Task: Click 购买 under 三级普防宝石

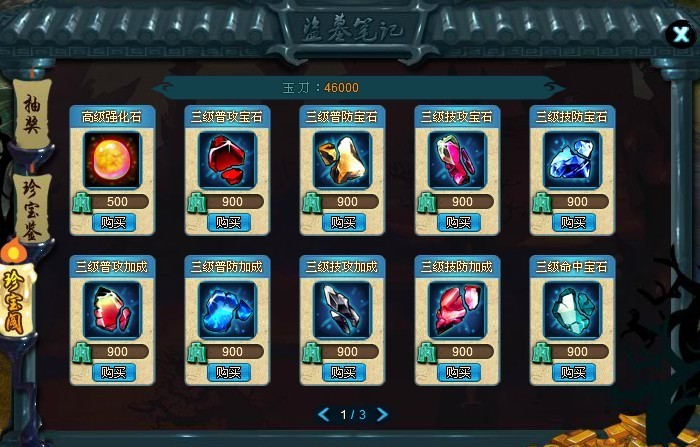Action: (x=344, y=222)
